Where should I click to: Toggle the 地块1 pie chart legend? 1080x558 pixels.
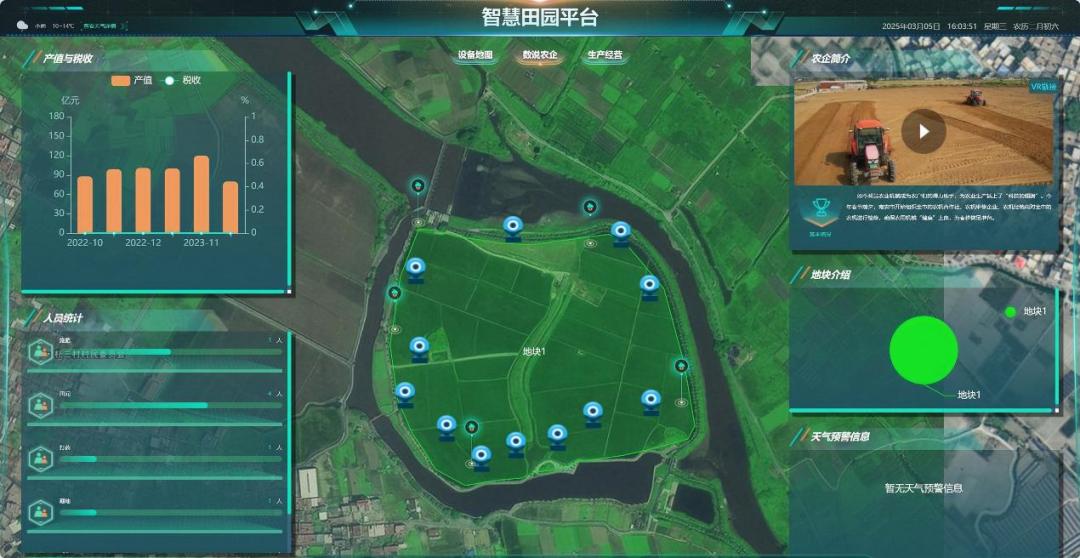coord(1027,312)
